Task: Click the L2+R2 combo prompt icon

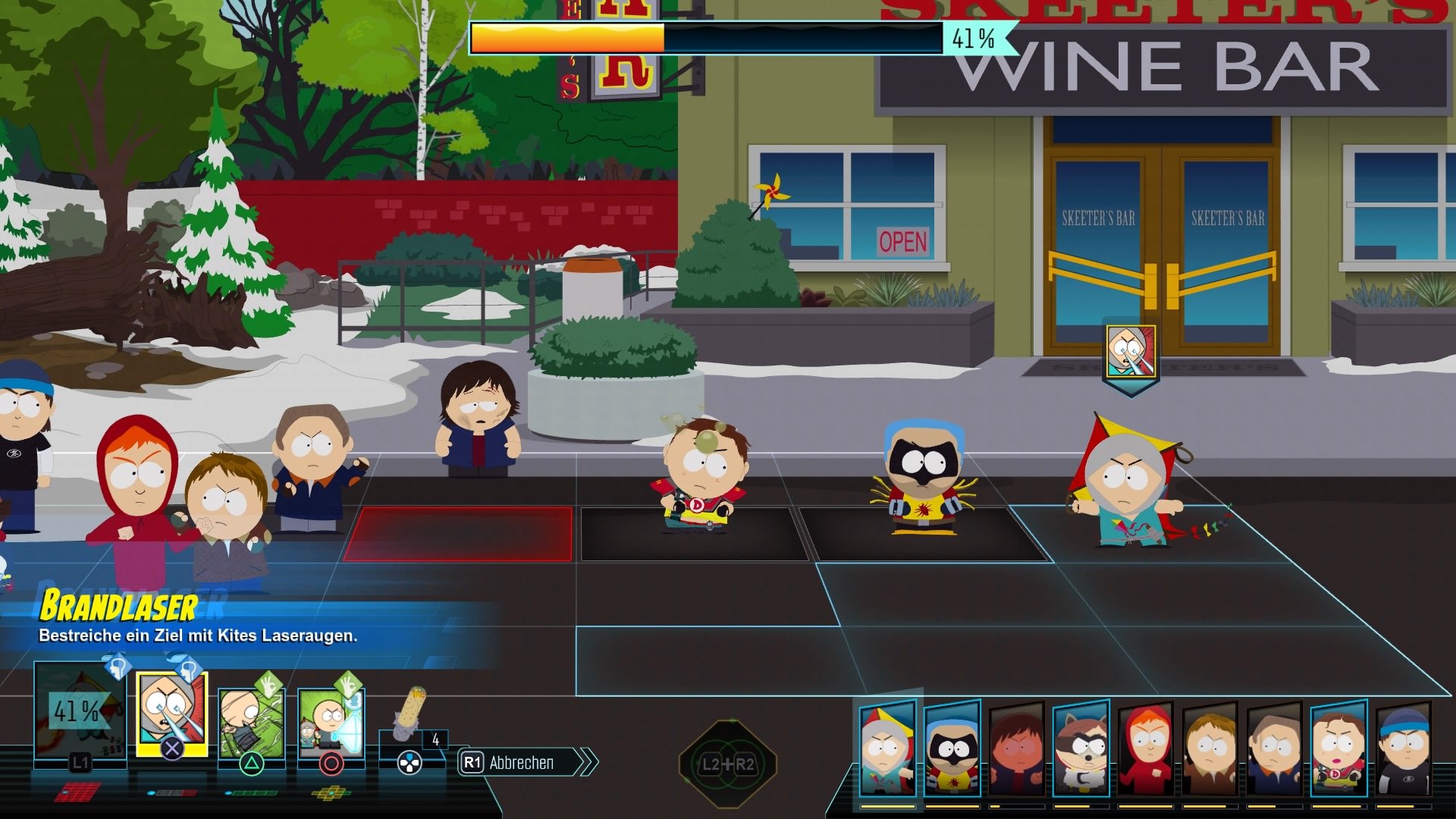Action: (728, 762)
